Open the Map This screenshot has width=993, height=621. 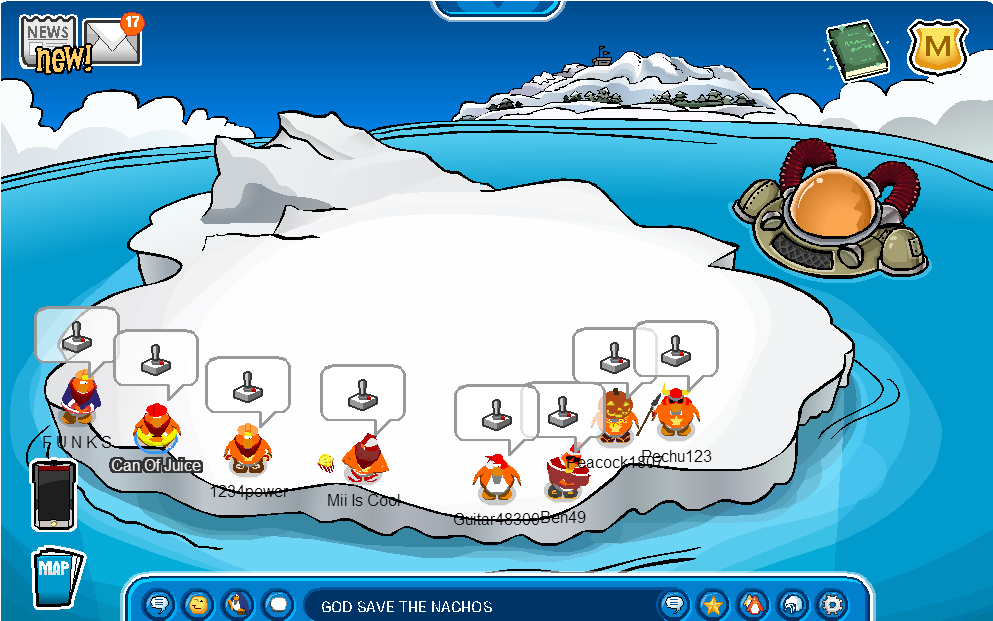[x=55, y=577]
